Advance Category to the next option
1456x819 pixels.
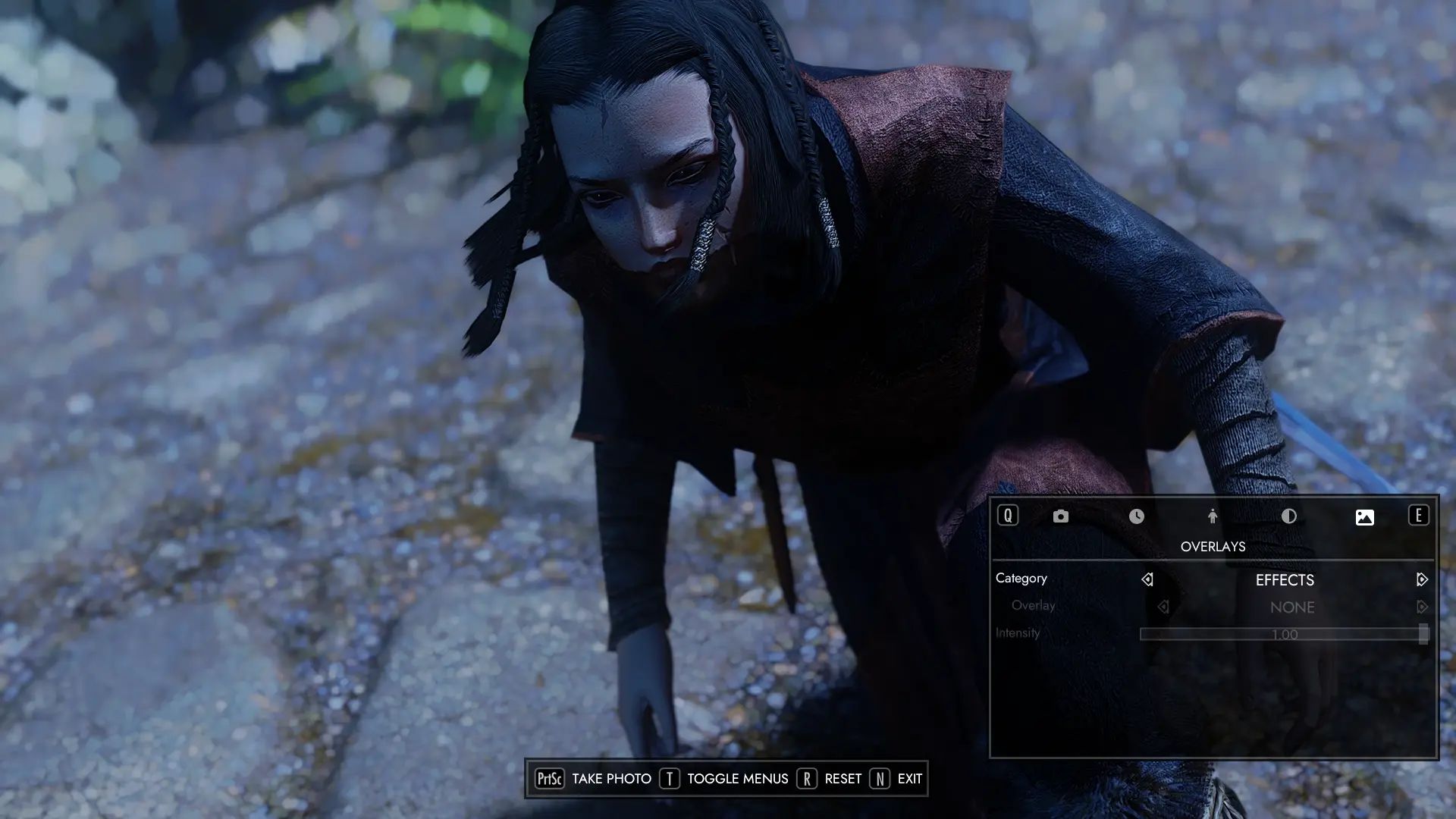[x=1421, y=579]
